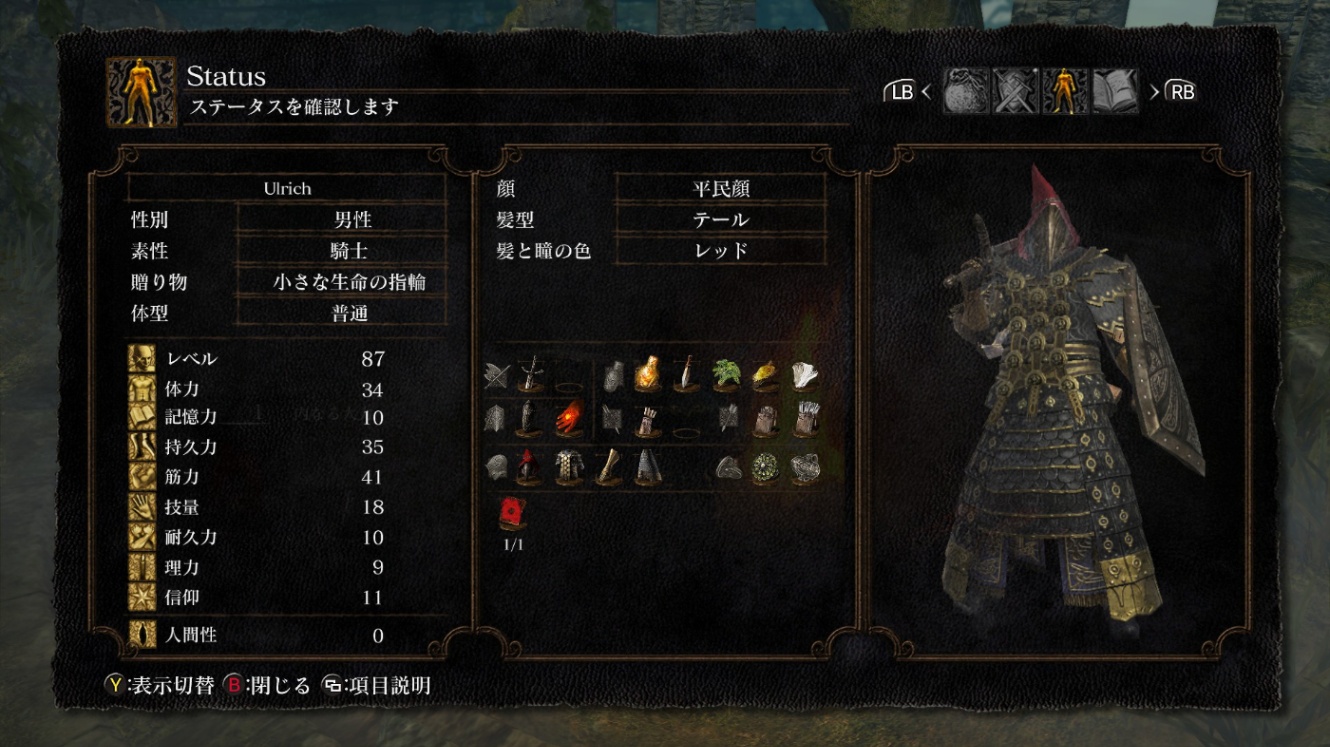The image size is (1330, 747).
Task: Pick the golden gauntlet slot
Action: [x=608, y=467]
